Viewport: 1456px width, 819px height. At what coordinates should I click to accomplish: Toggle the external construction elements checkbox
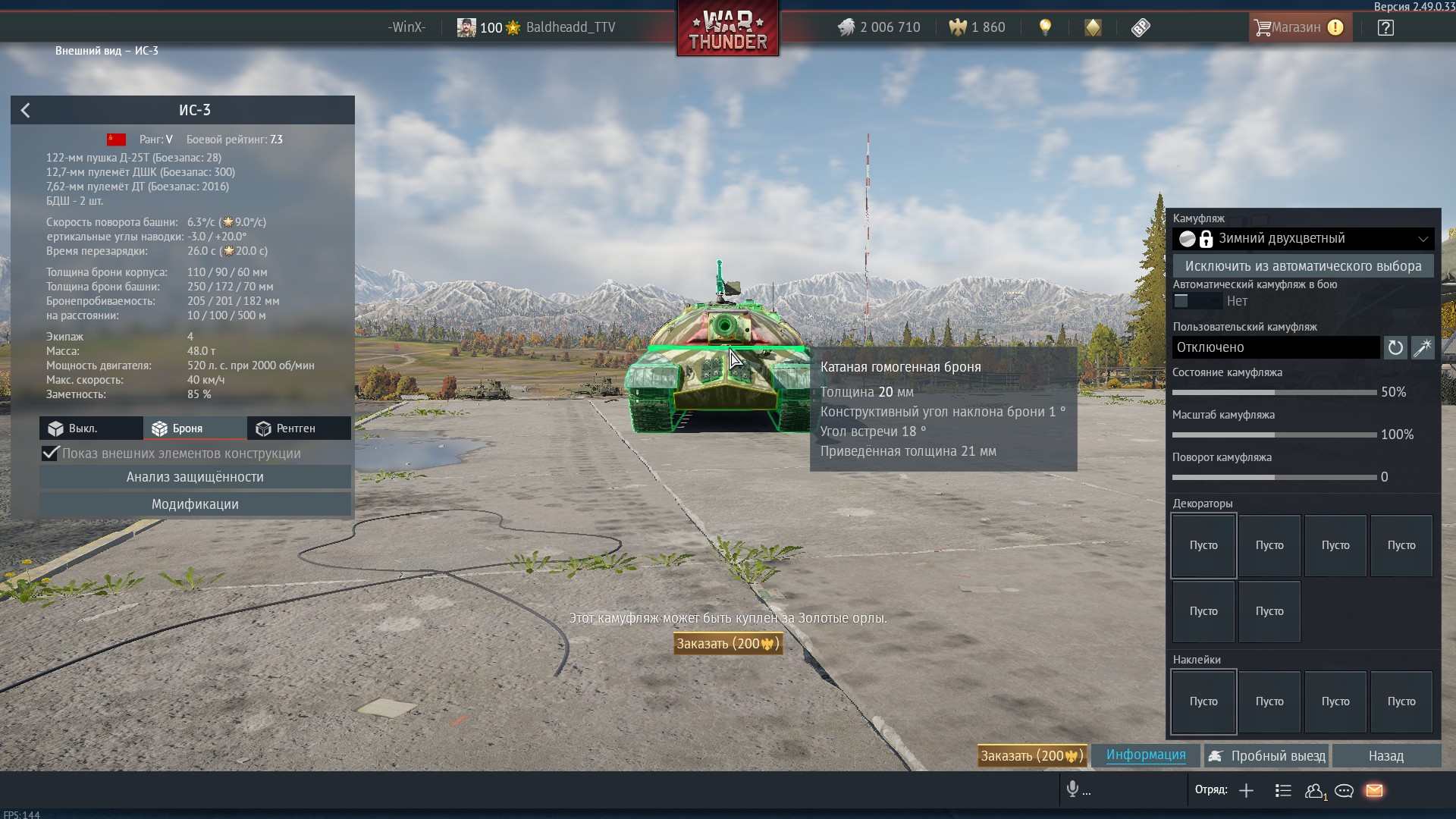[51, 453]
